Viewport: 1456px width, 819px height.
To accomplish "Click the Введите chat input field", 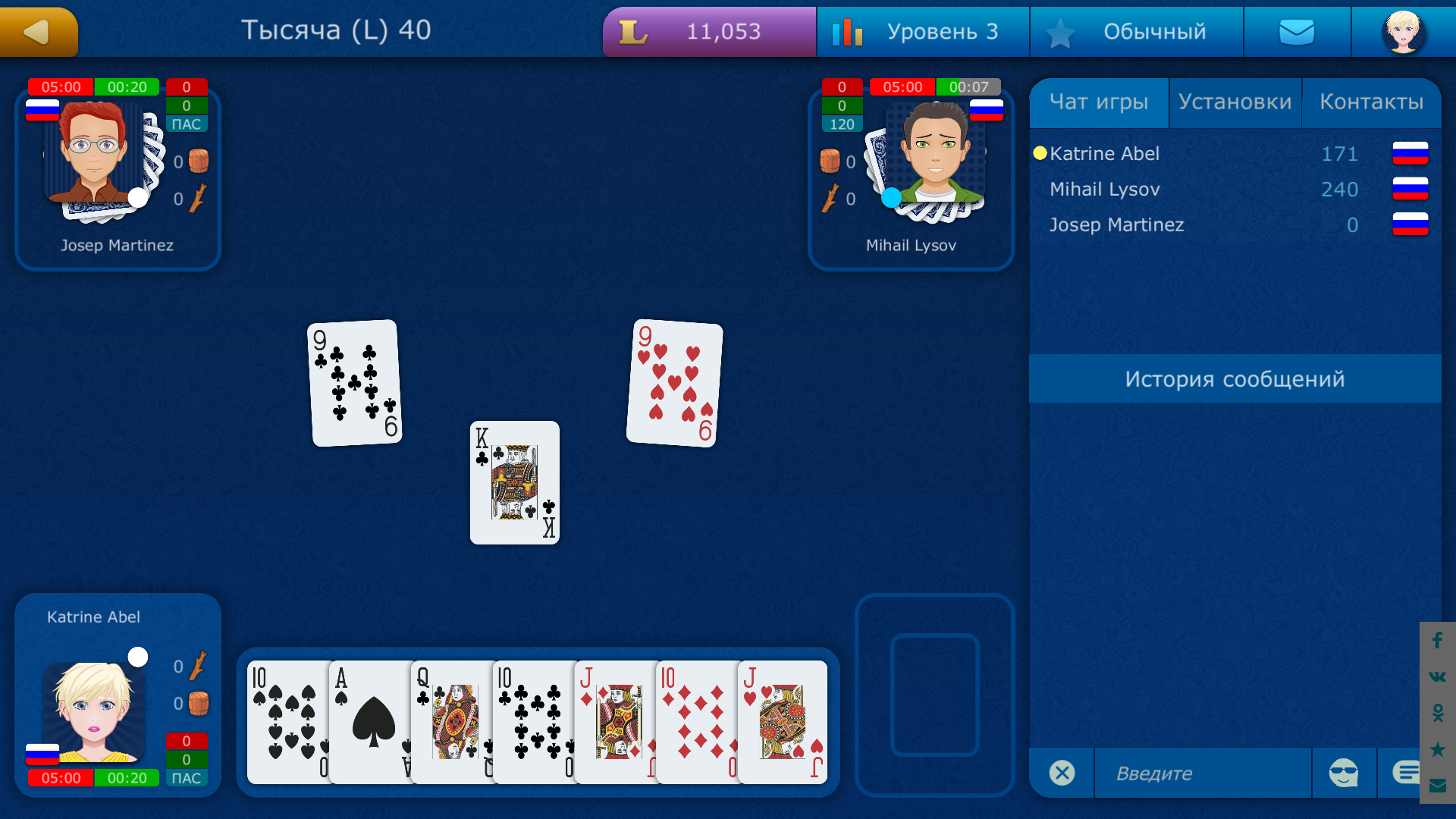I will coord(1202,773).
